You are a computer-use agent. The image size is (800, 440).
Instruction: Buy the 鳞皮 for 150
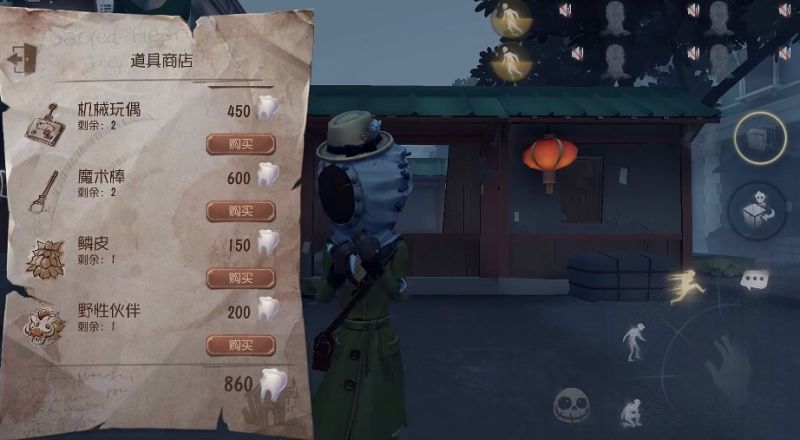click(x=240, y=278)
